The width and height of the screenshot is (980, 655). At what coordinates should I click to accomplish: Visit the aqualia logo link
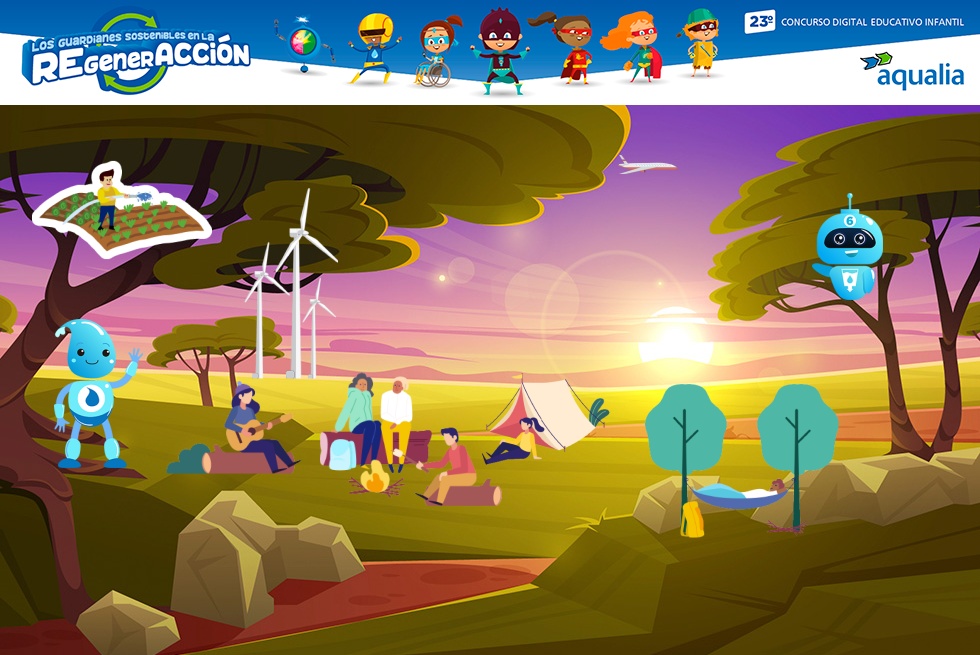click(x=912, y=70)
